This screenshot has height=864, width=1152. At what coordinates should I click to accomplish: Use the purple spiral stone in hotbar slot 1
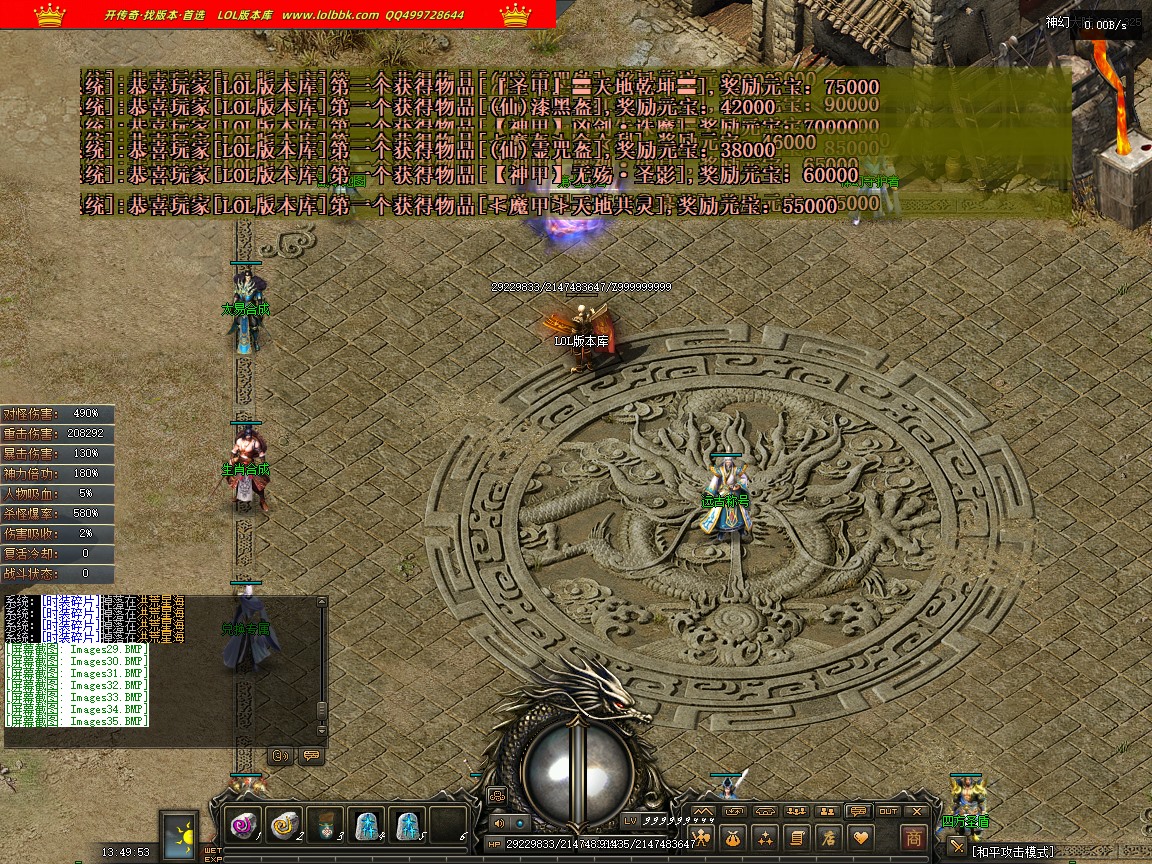pyautogui.click(x=244, y=823)
